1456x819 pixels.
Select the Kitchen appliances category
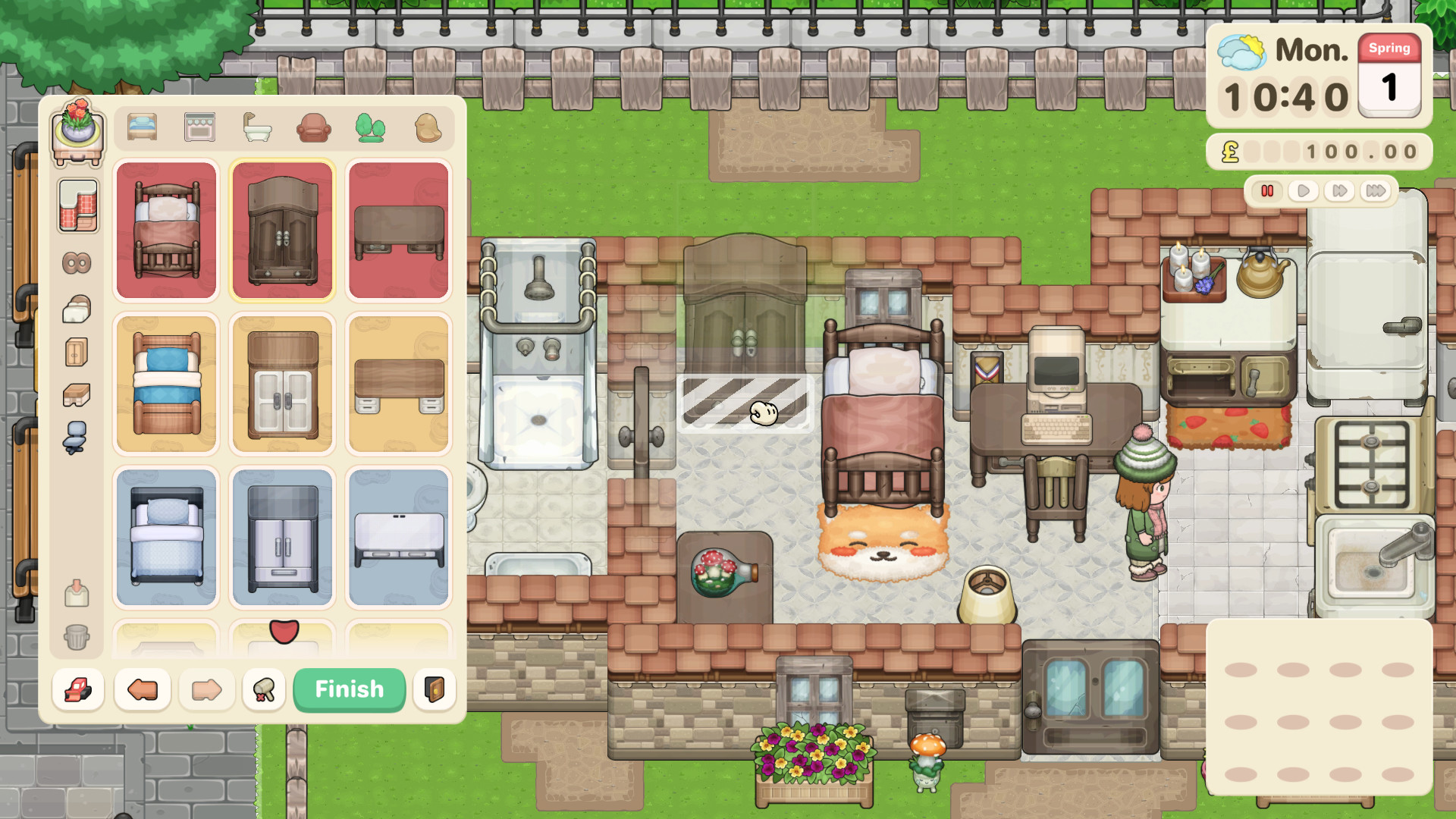199,127
